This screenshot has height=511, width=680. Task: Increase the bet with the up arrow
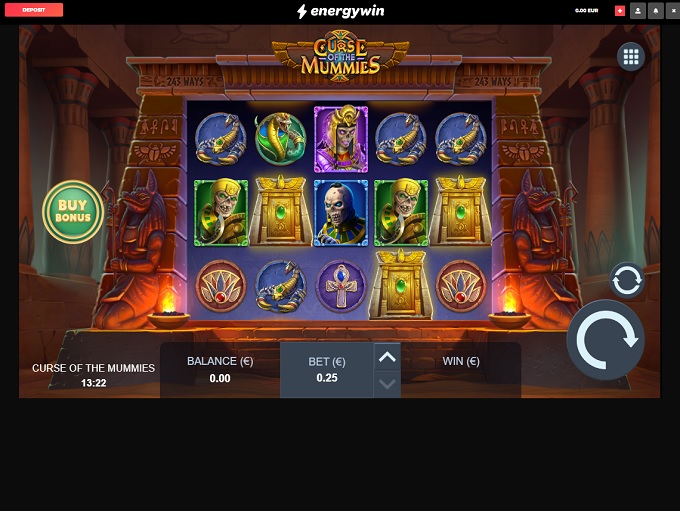387,357
